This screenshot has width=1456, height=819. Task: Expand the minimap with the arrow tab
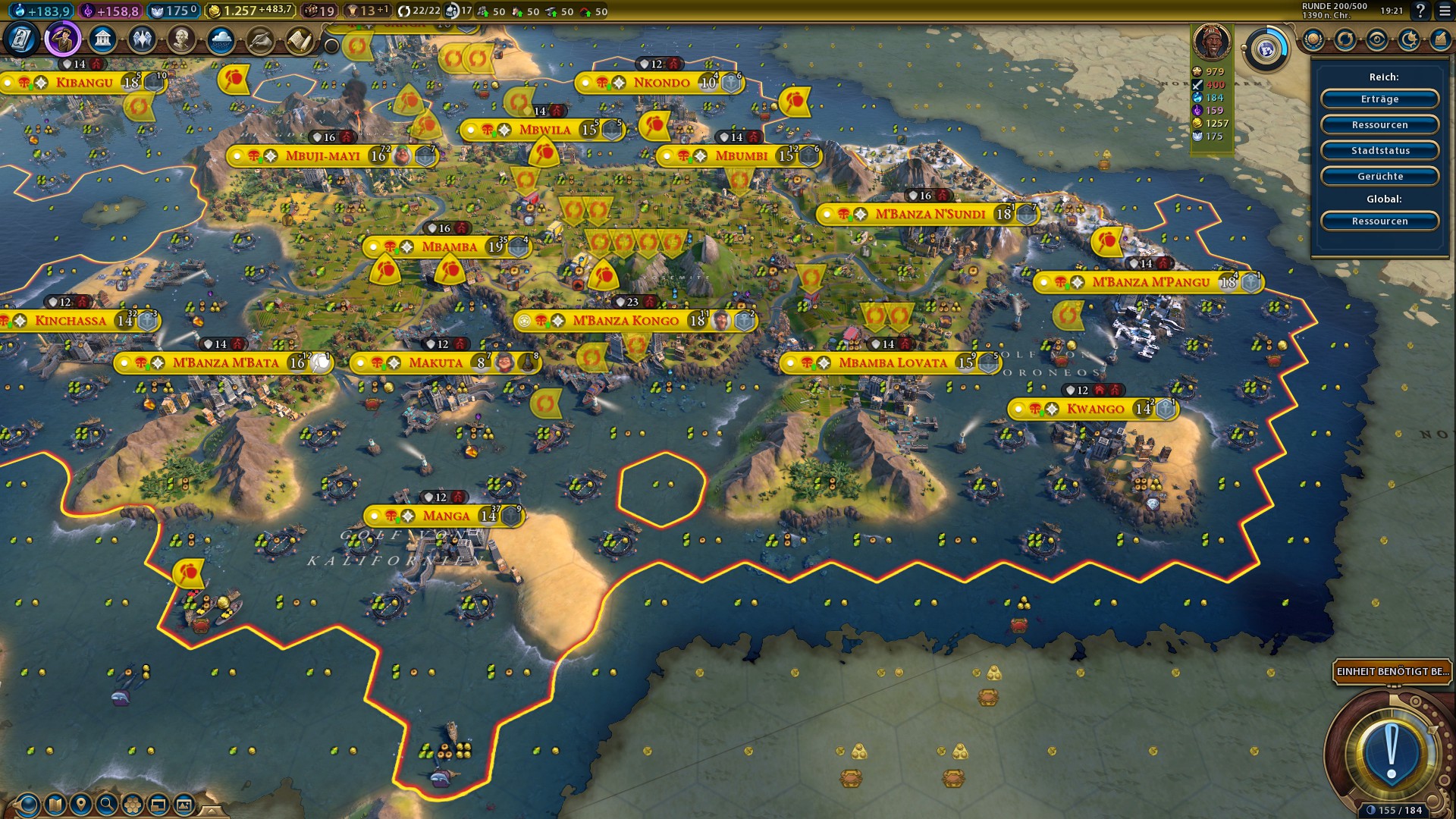(212, 810)
